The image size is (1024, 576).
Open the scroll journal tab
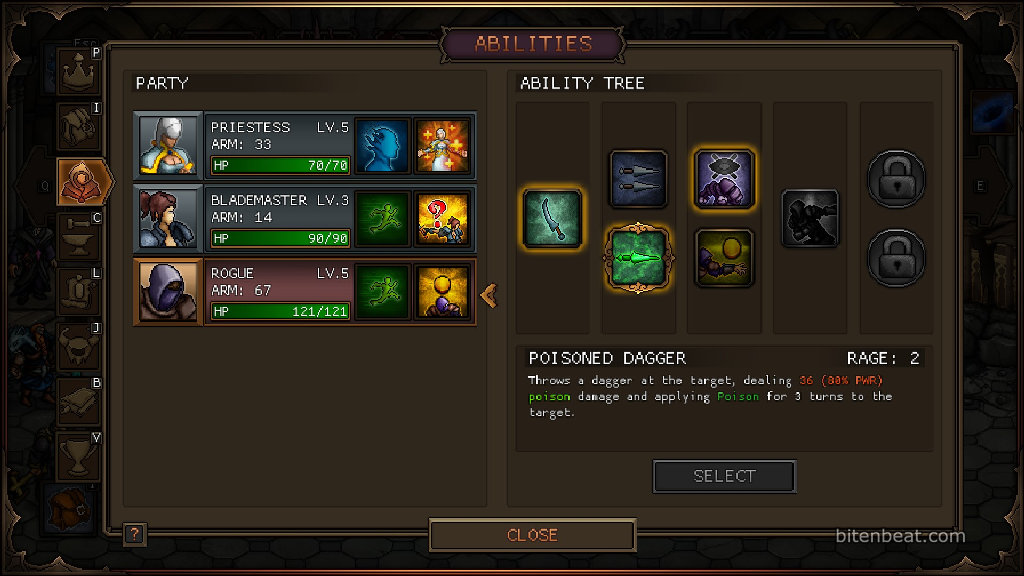click(x=77, y=292)
